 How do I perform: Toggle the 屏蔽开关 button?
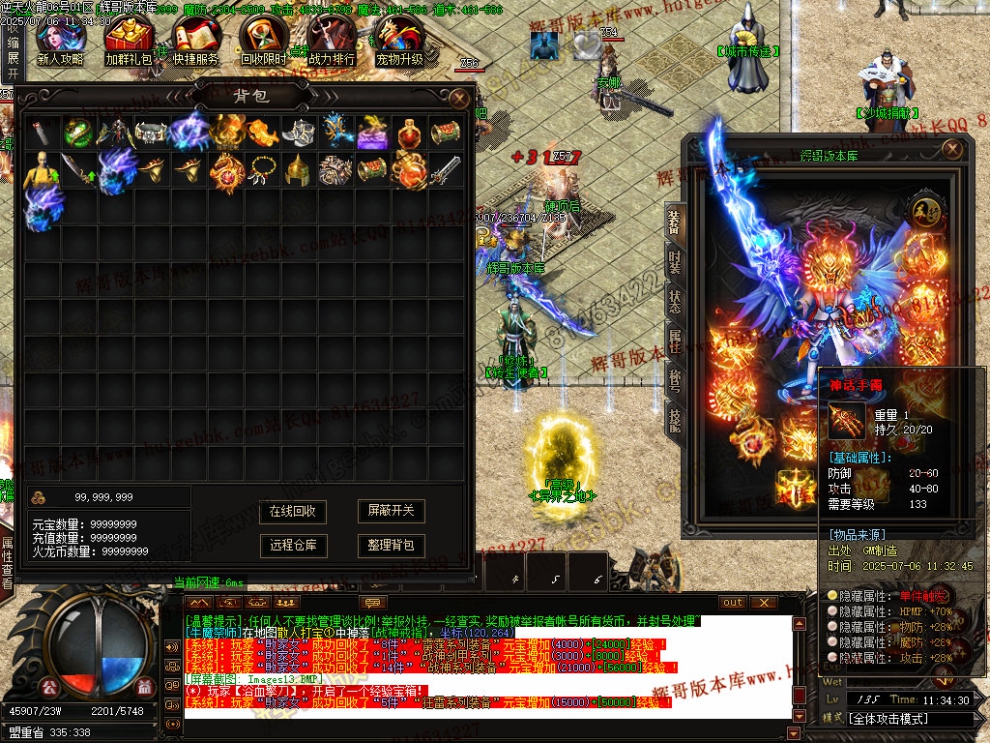(390, 511)
